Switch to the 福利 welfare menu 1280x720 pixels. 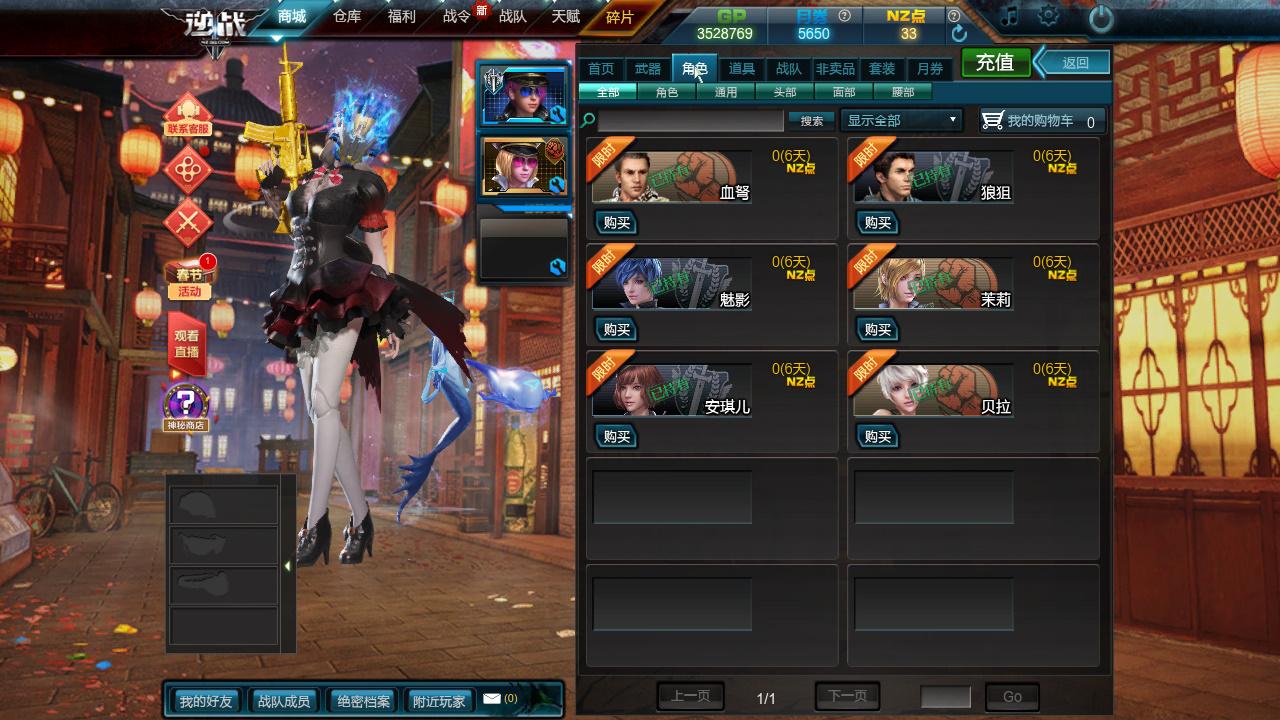(x=401, y=16)
